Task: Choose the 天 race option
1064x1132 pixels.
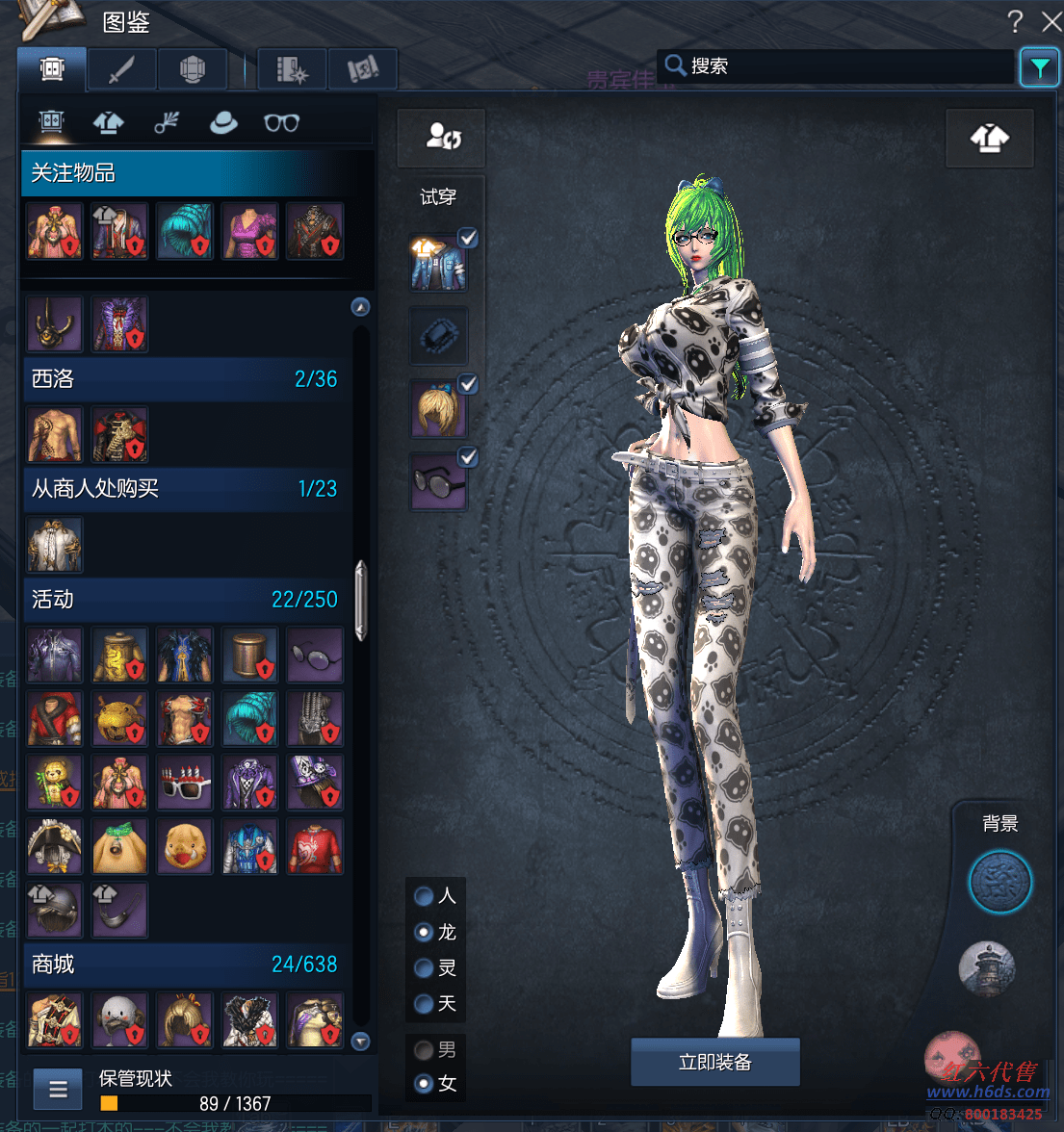Action: coord(424,1004)
